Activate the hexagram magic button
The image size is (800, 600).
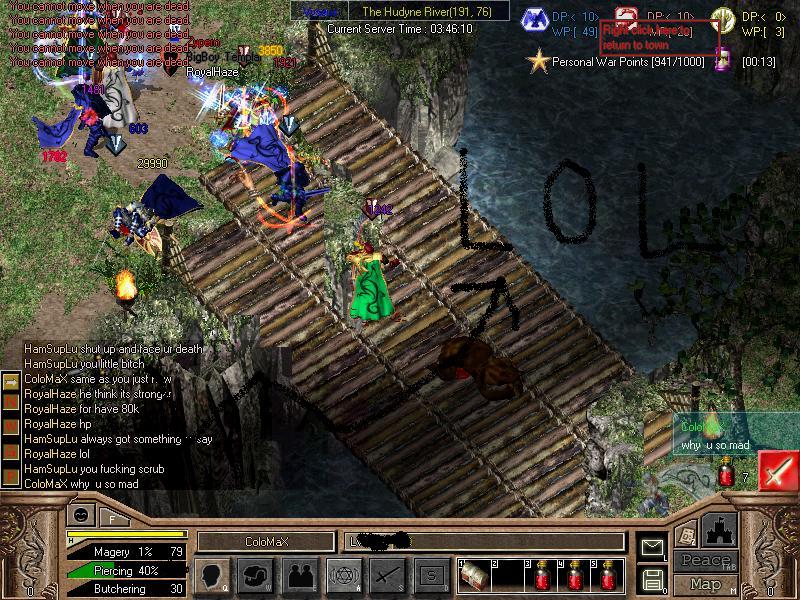pyautogui.click(x=343, y=574)
